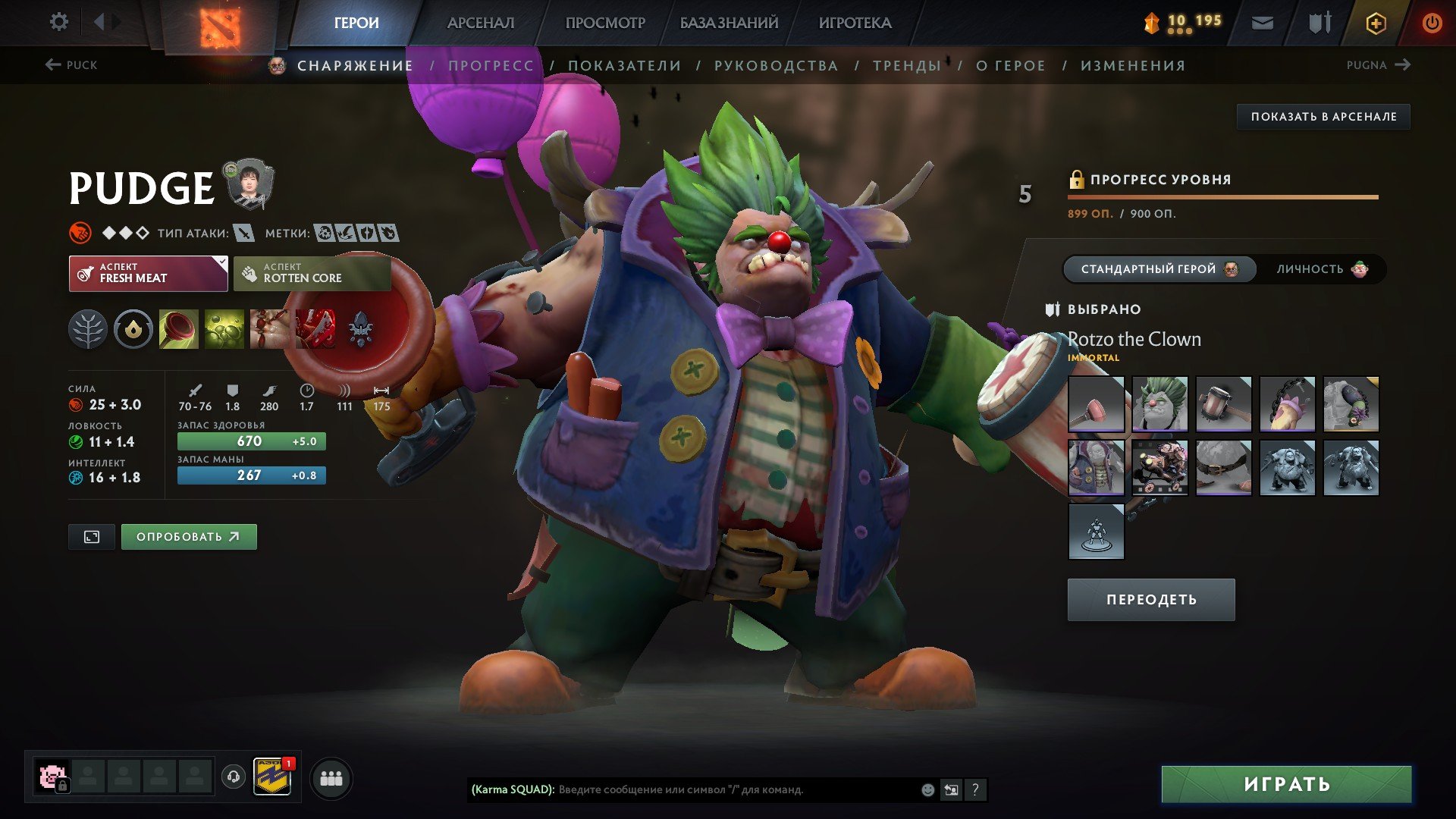This screenshot has width=1456, height=819.
Task: Select the FRESH MEAT aspect
Action: [147, 273]
